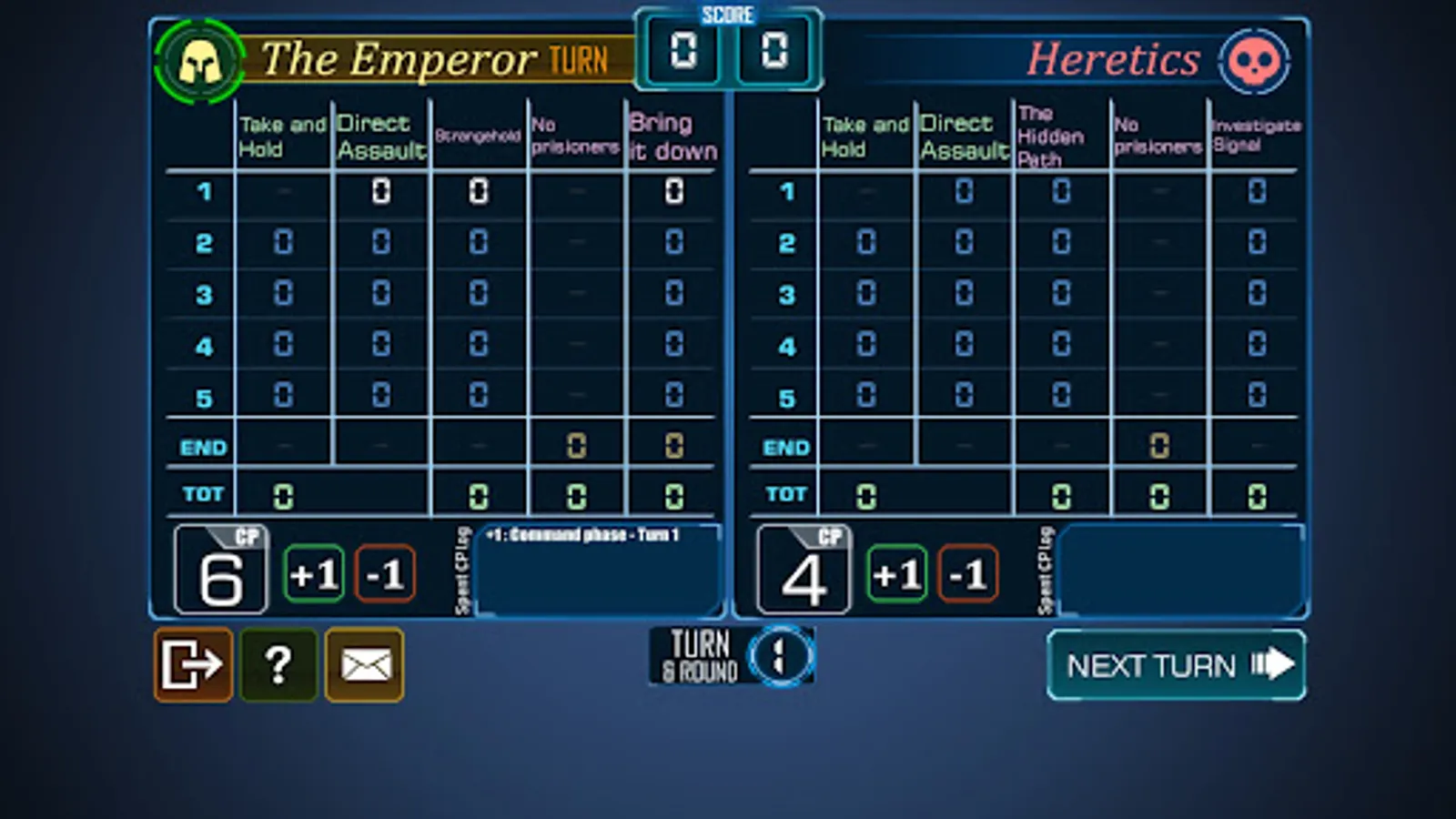Viewport: 1456px width, 819px height.
Task: Open the help question mark icon
Action: click(278, 665)
